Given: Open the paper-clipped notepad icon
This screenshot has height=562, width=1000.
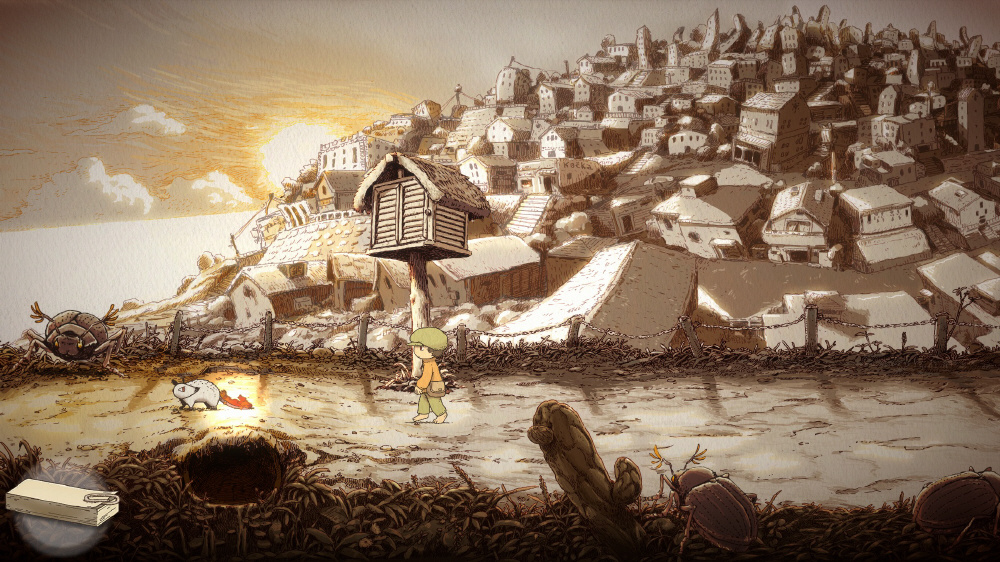Looking at the screenshot, I should (x=62, y=501).
